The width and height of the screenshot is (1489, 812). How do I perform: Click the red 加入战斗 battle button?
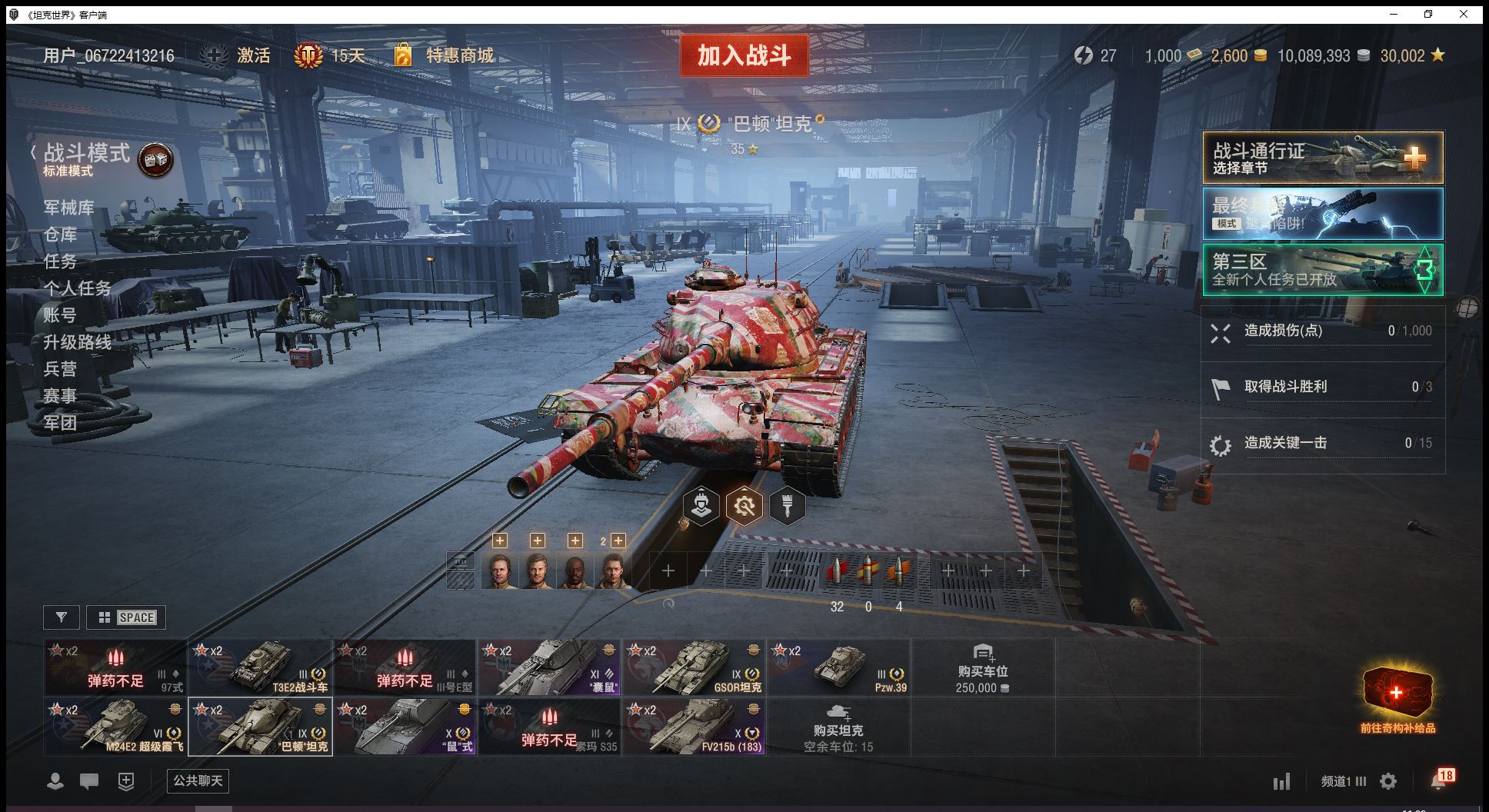click(744, 55)
